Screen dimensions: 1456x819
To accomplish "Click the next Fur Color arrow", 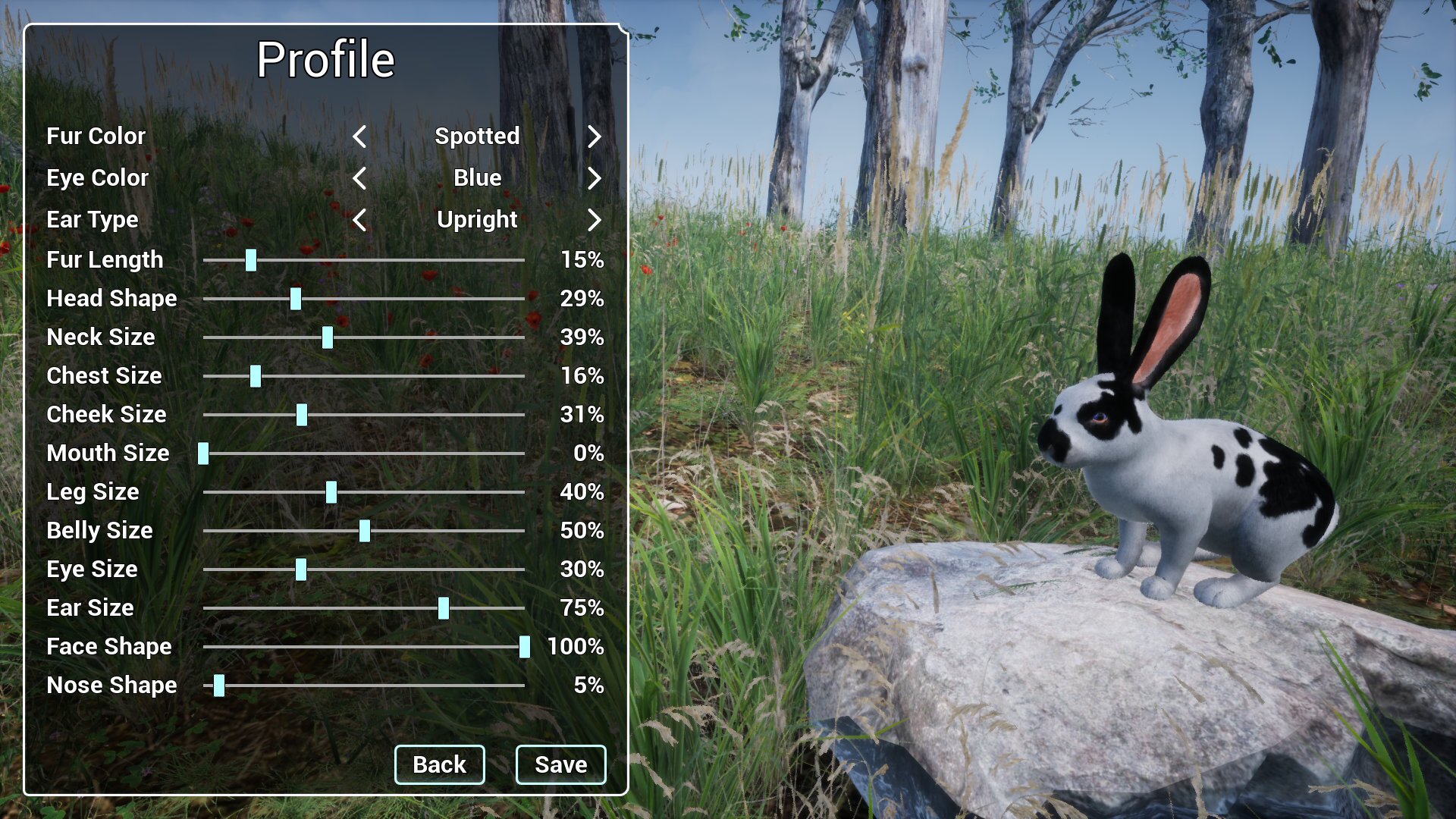I will click(595, 137).
